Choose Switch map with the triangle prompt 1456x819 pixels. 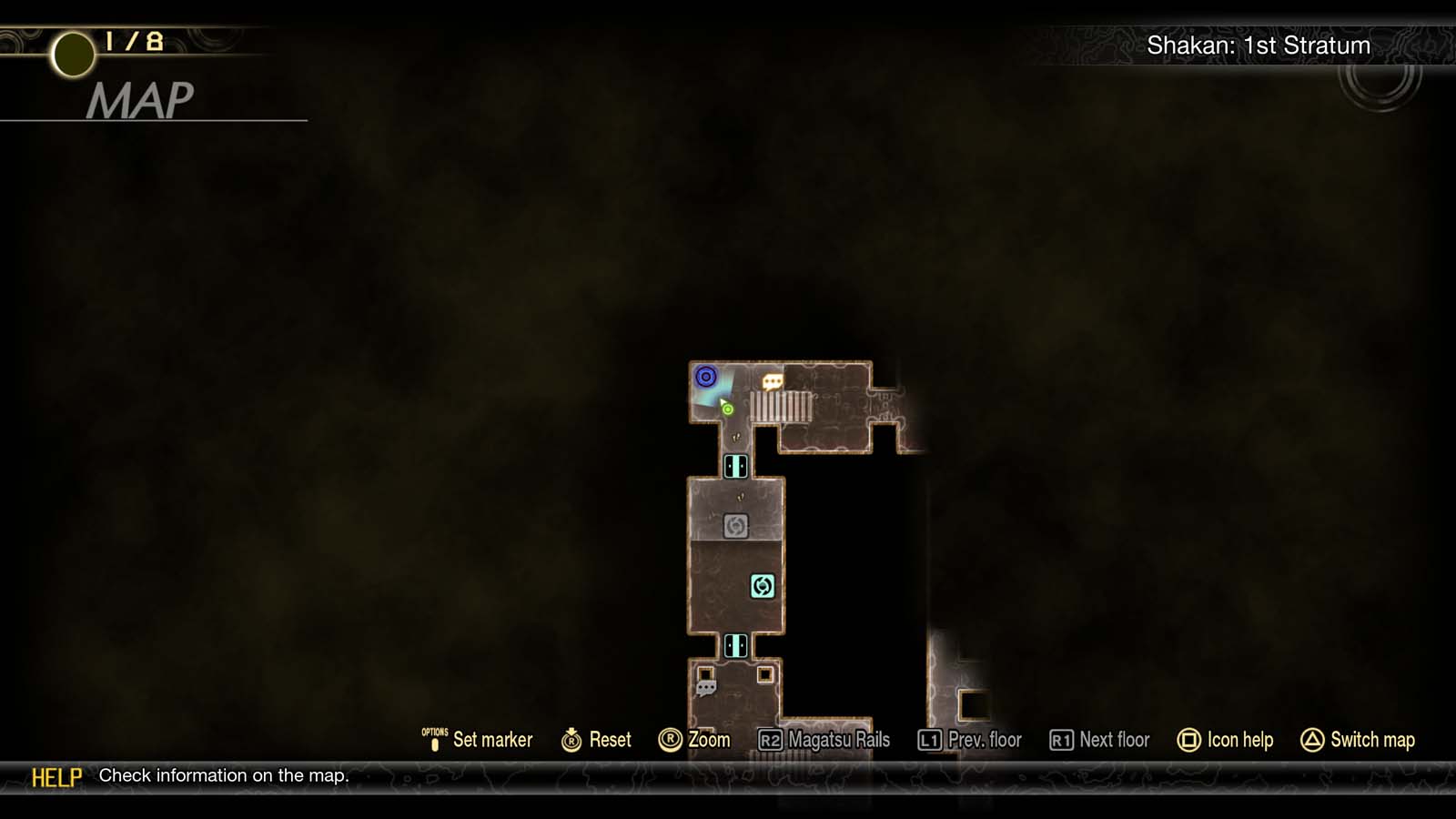(1356, 740)
